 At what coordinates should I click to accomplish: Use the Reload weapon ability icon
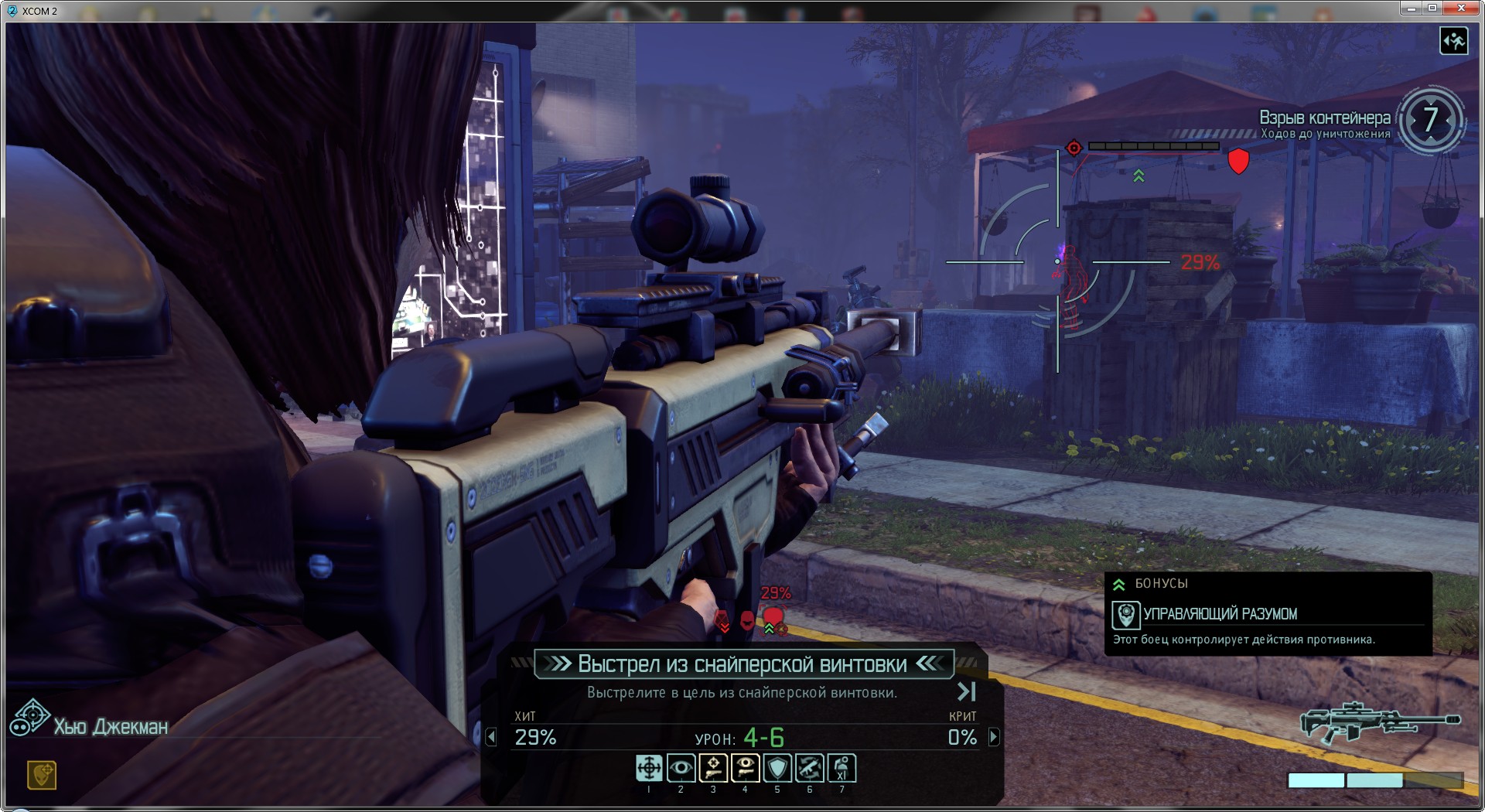coord(810,768)
